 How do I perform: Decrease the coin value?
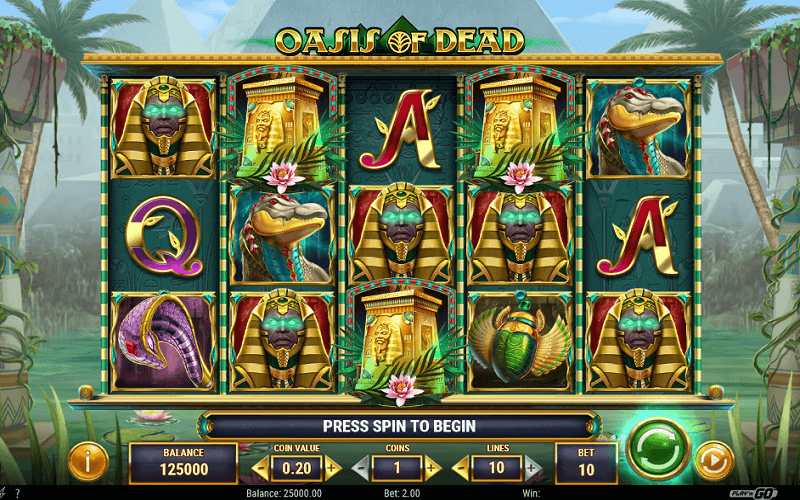(x=259, y=466)
